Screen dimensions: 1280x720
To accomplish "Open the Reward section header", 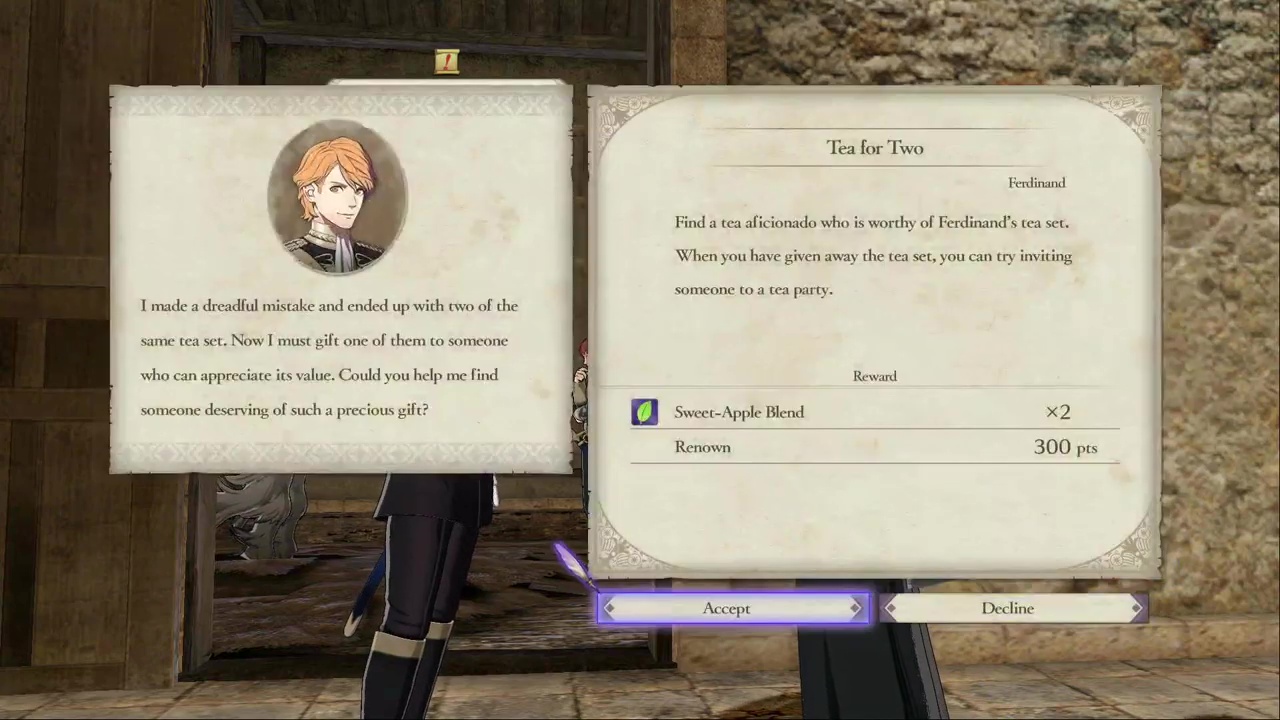I will click(874, 376).
